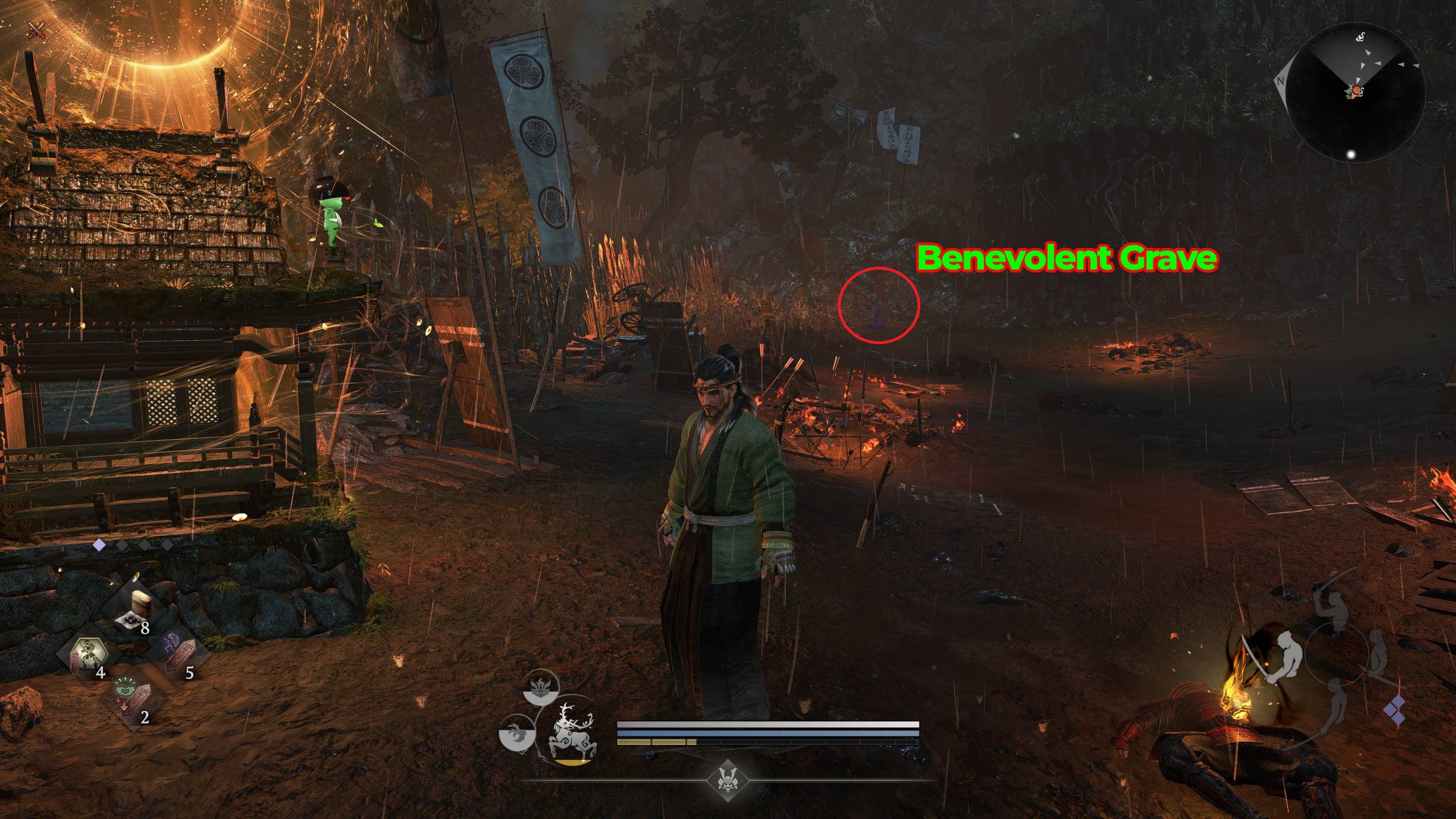Click the orange player marker on the minimap
Screen dimensions: 1456x819
(x=1356, y=91)
